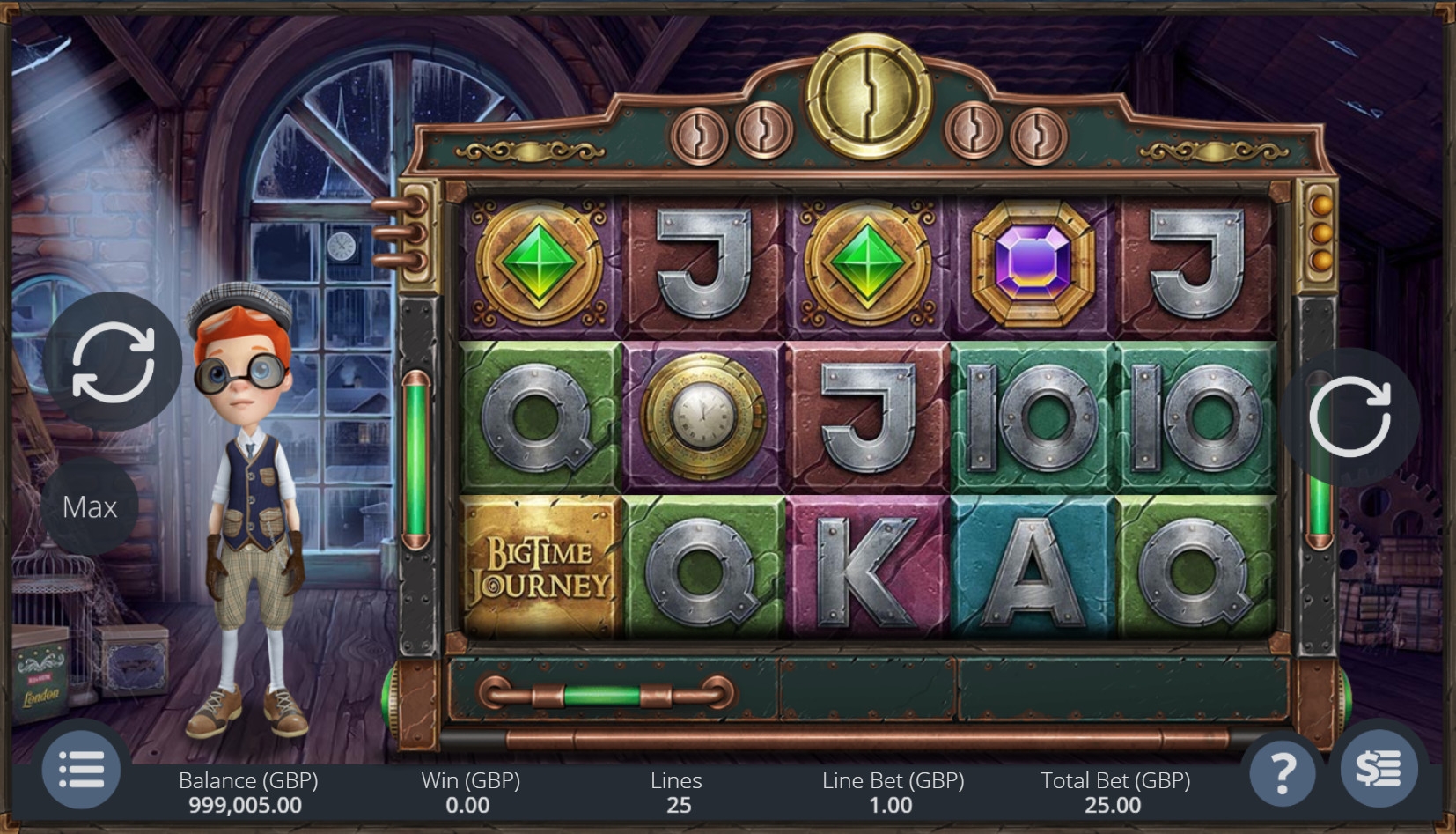Open the bet settings dollar icon
1456x834 pixels.
point(1378,769)
